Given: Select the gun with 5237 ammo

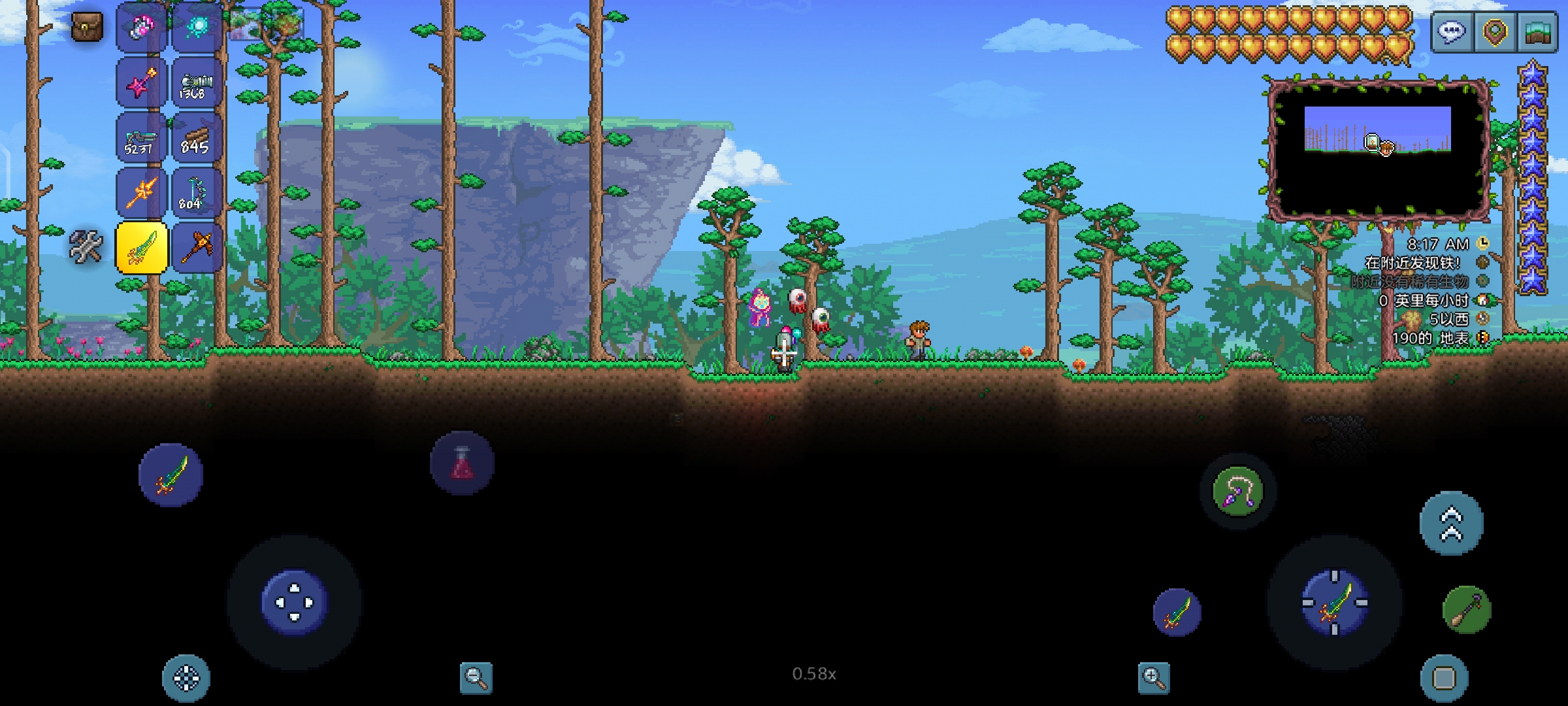Looking at the screenshot, I should tap(141, 138).
